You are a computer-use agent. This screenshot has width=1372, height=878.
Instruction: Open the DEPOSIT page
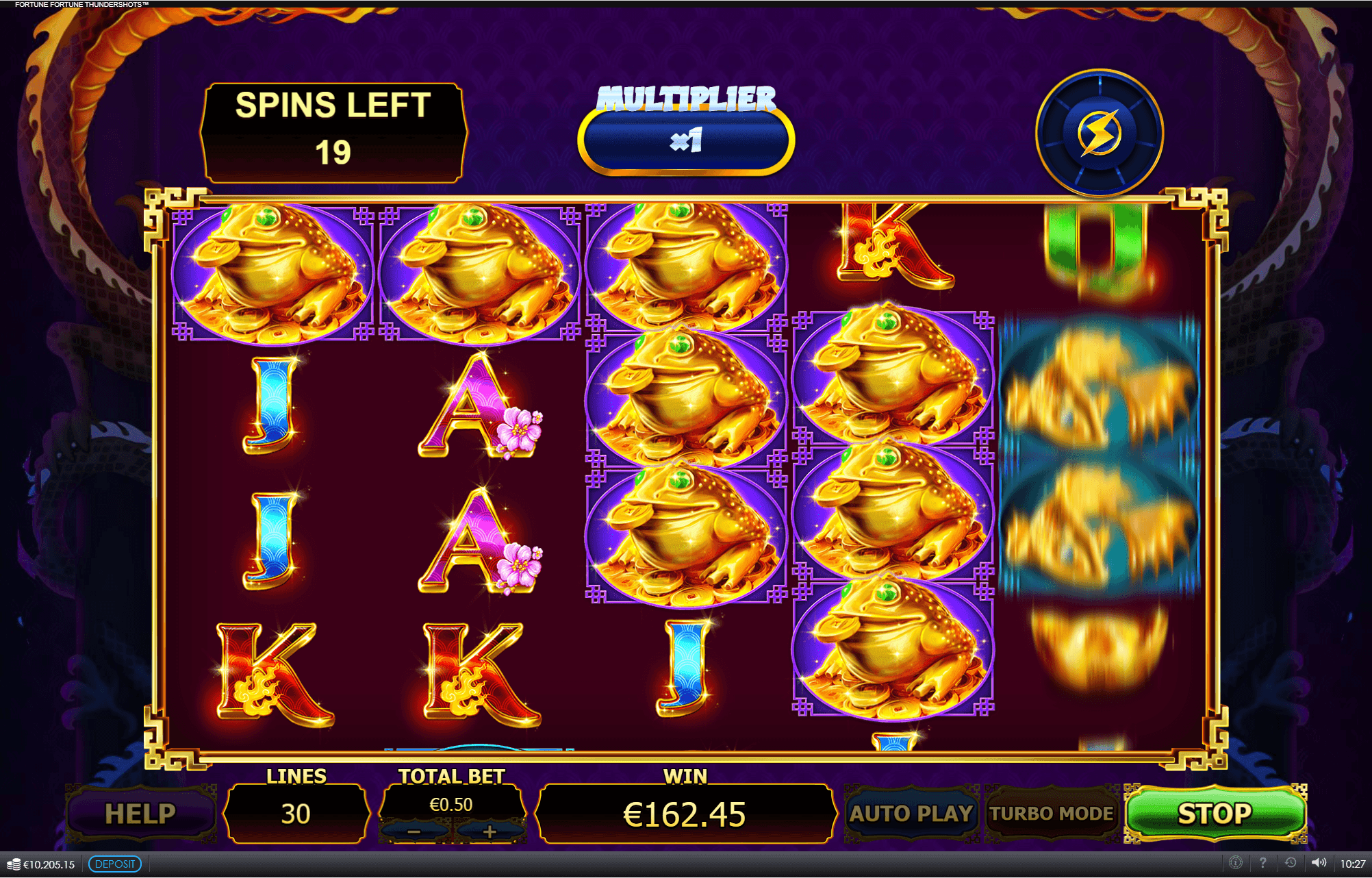click(x=115, y=864)
